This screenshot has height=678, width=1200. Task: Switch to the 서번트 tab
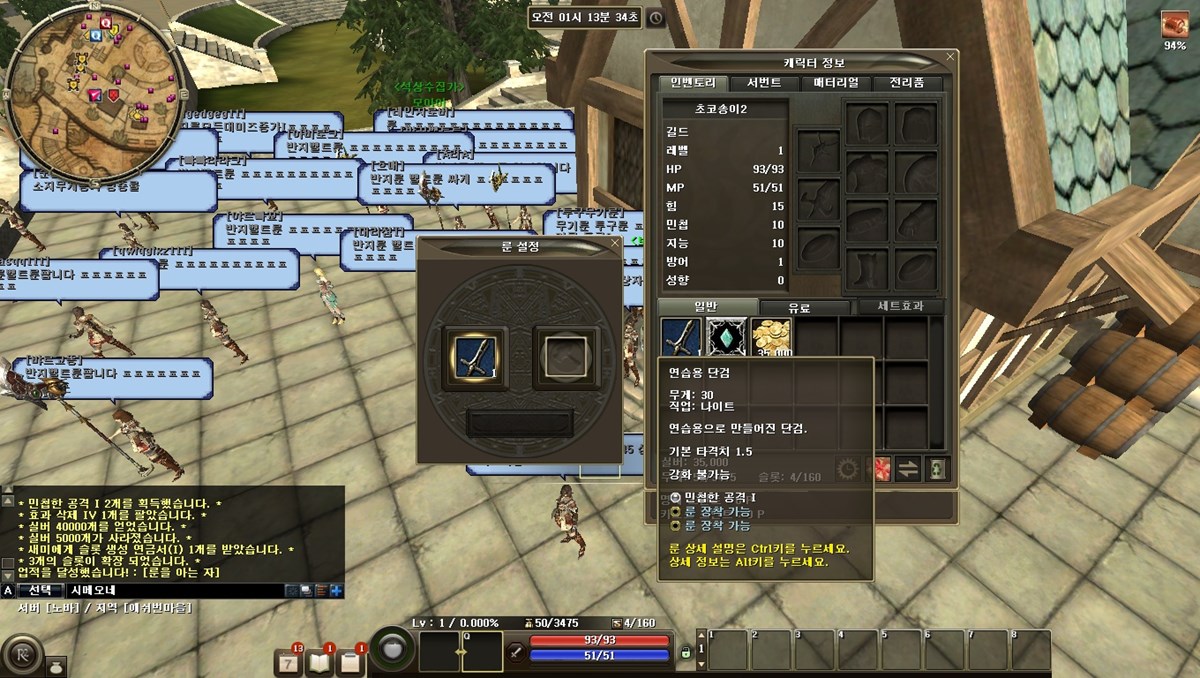[x=758, y=83]
